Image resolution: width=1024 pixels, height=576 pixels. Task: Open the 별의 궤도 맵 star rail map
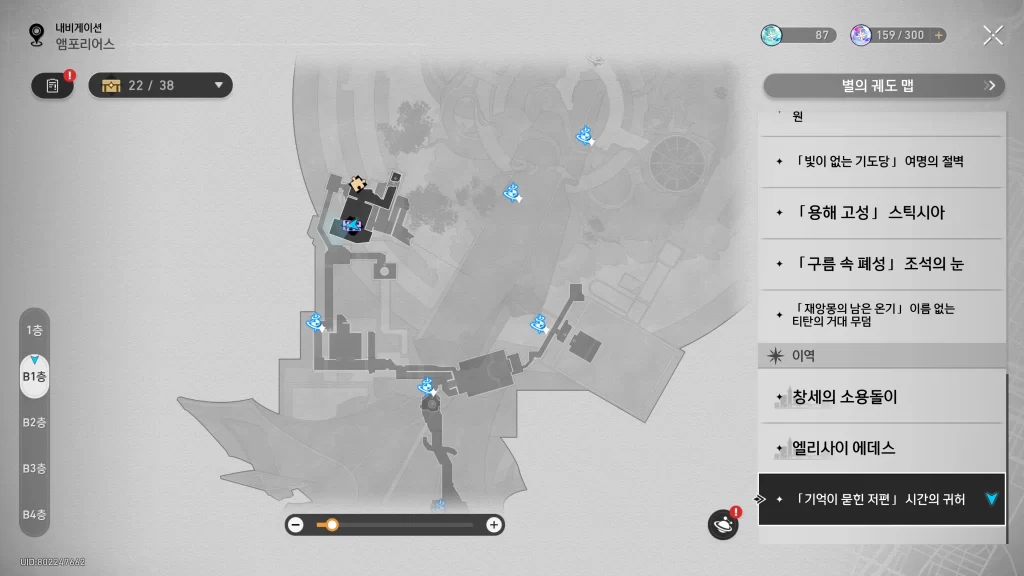click(884, 86)
